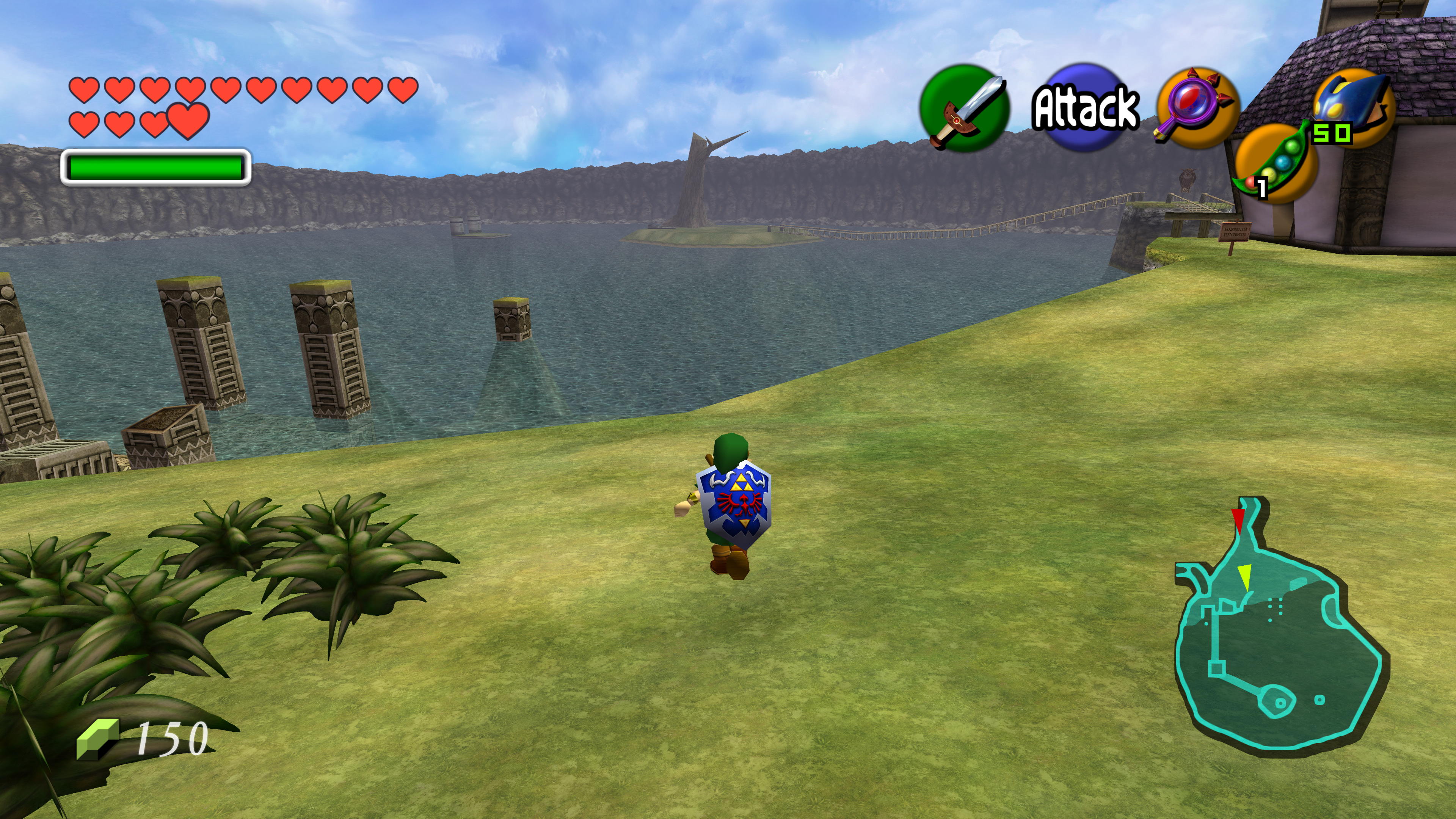Click the blue Attack action button

1084,107
